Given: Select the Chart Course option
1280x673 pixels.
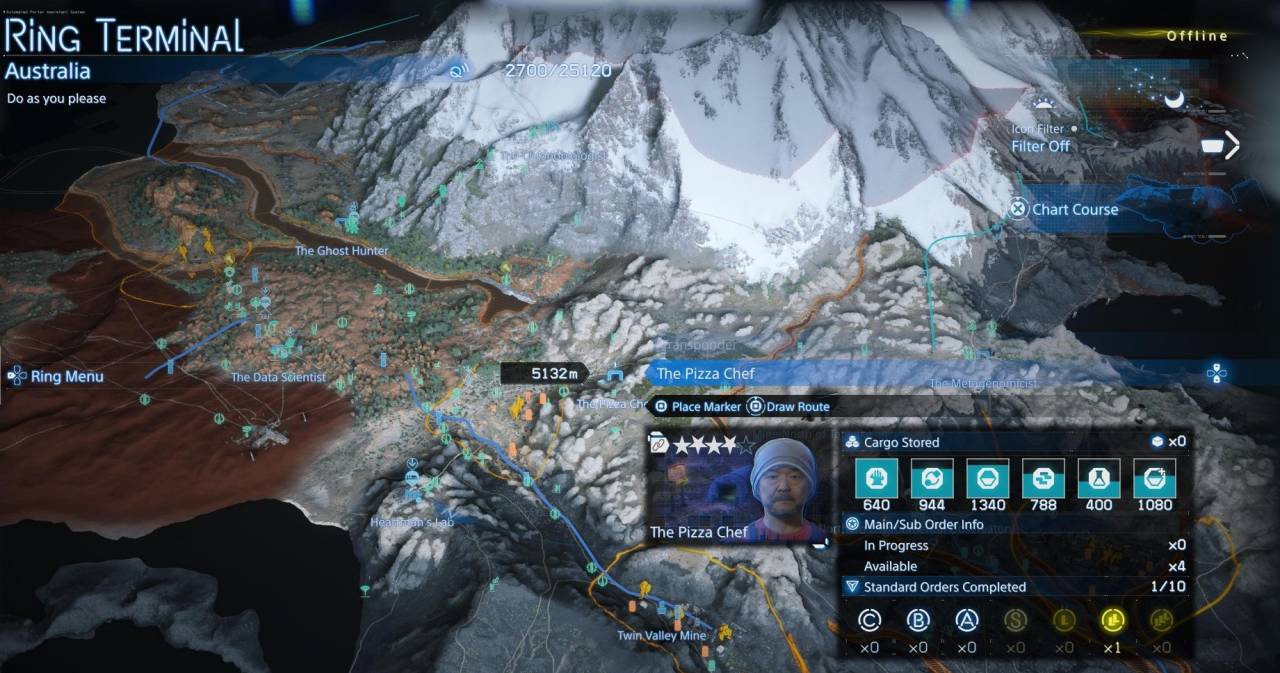Looking at the screenshot, I should (1064, 209).
